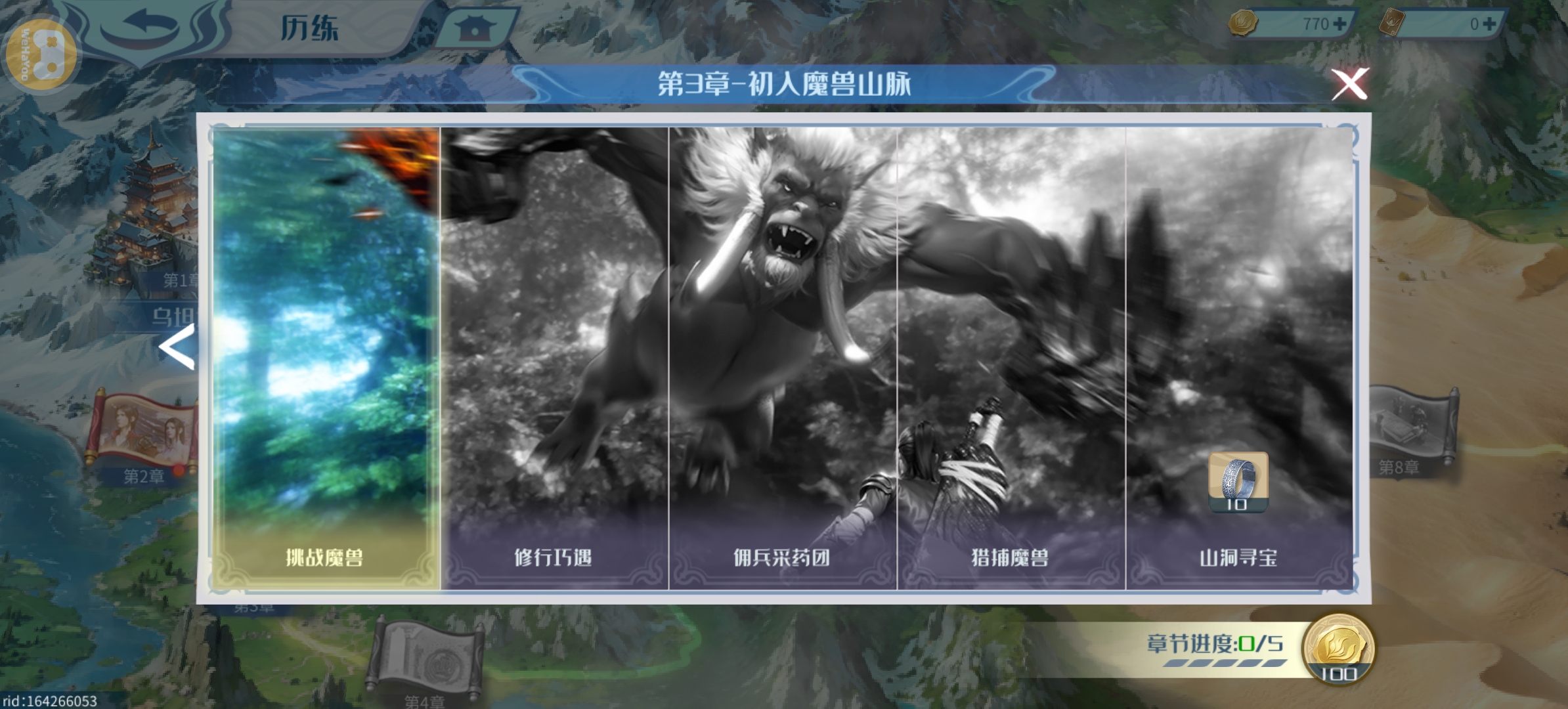Close the chapter window with the X
This screenshot has width=1568, height=709.
click(1349, 83)
